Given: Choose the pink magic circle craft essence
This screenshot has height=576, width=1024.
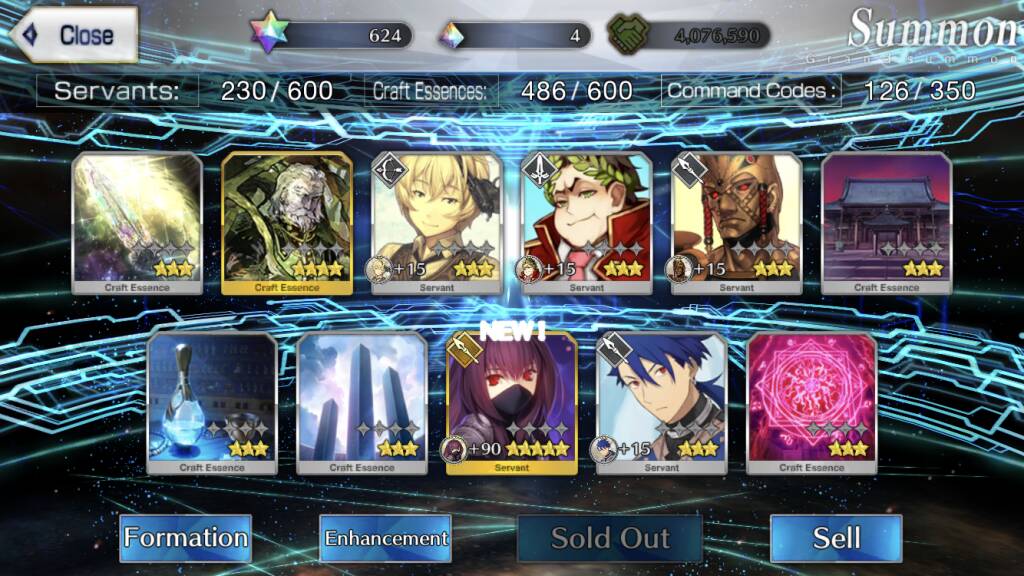Looking at the screenshot, I should point(812,402).
